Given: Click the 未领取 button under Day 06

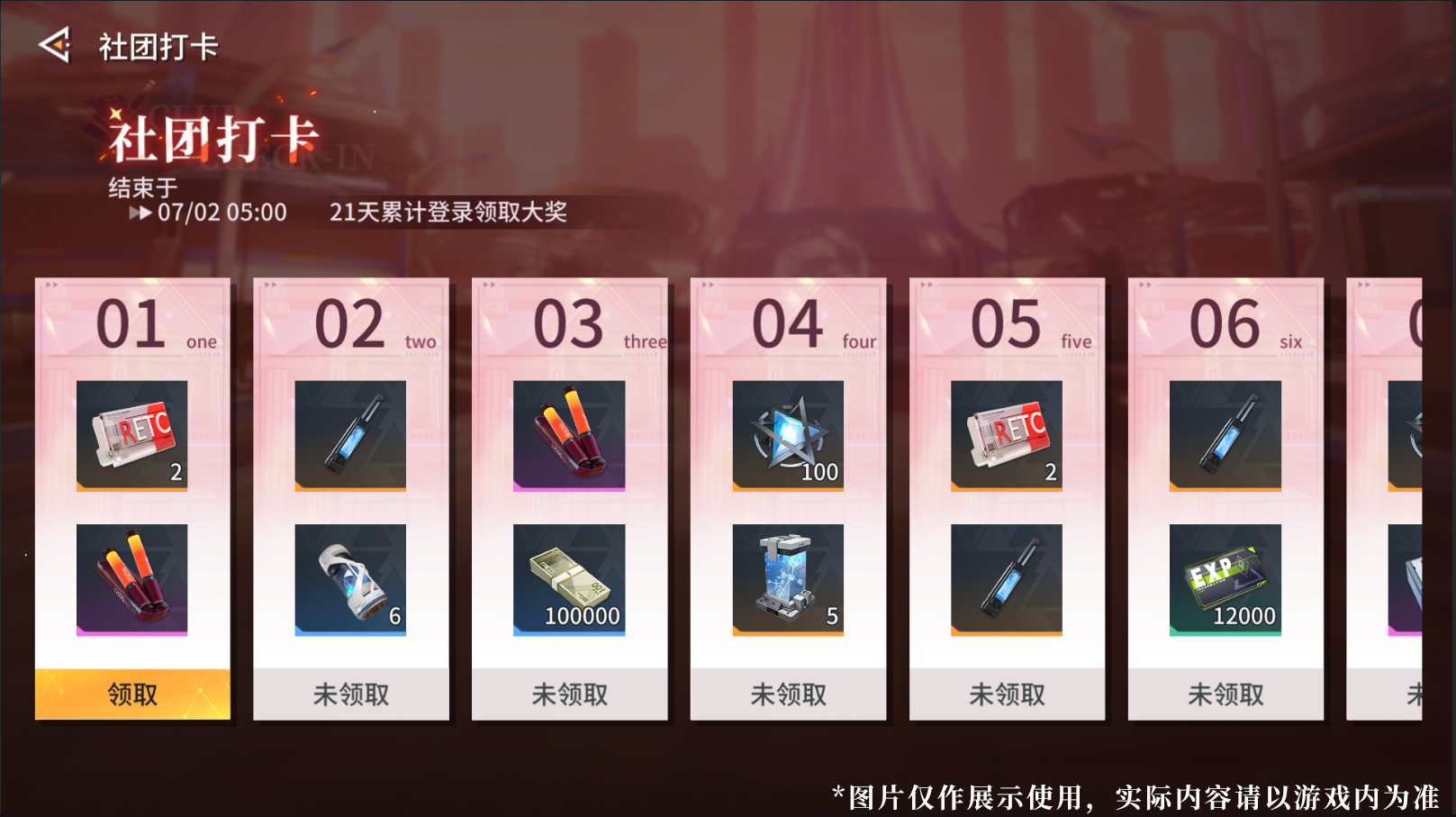Looking at the screenshot, I should (x=1225, y=694).
